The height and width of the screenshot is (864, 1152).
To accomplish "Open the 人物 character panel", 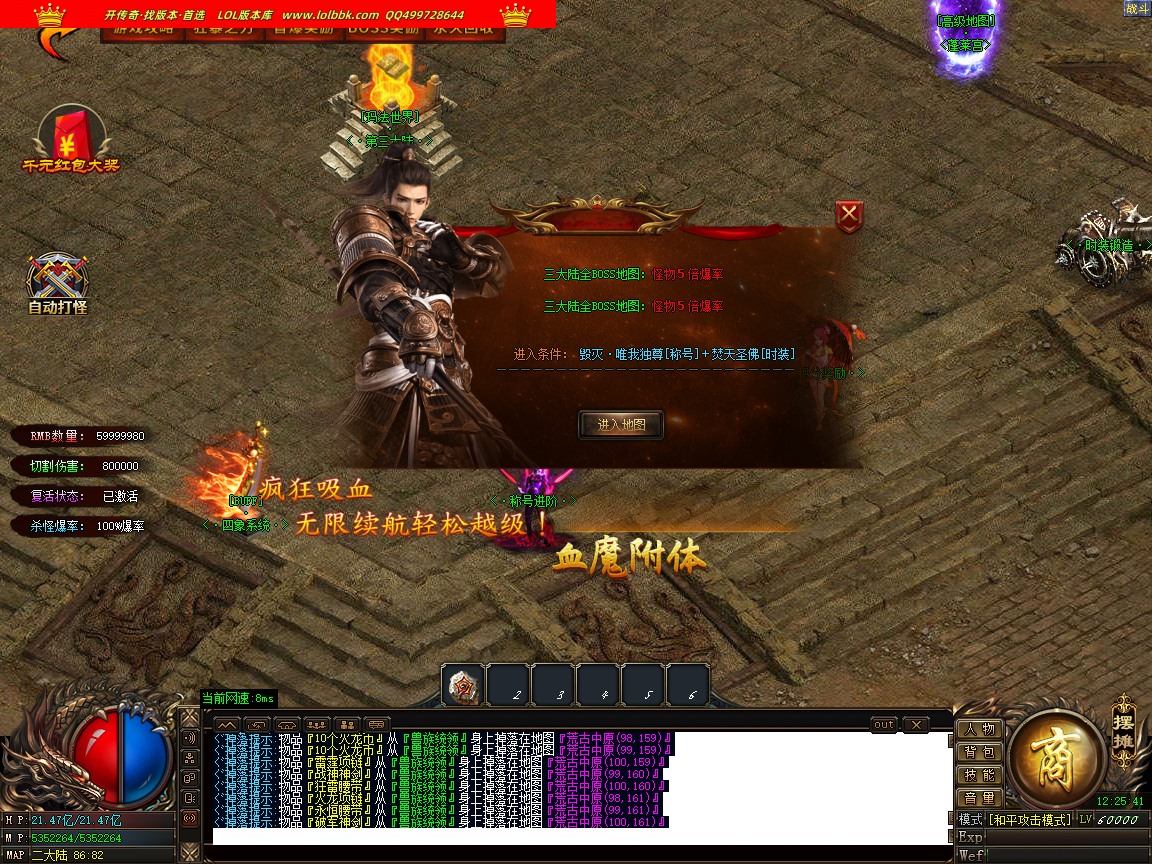I will coord(980,730).
